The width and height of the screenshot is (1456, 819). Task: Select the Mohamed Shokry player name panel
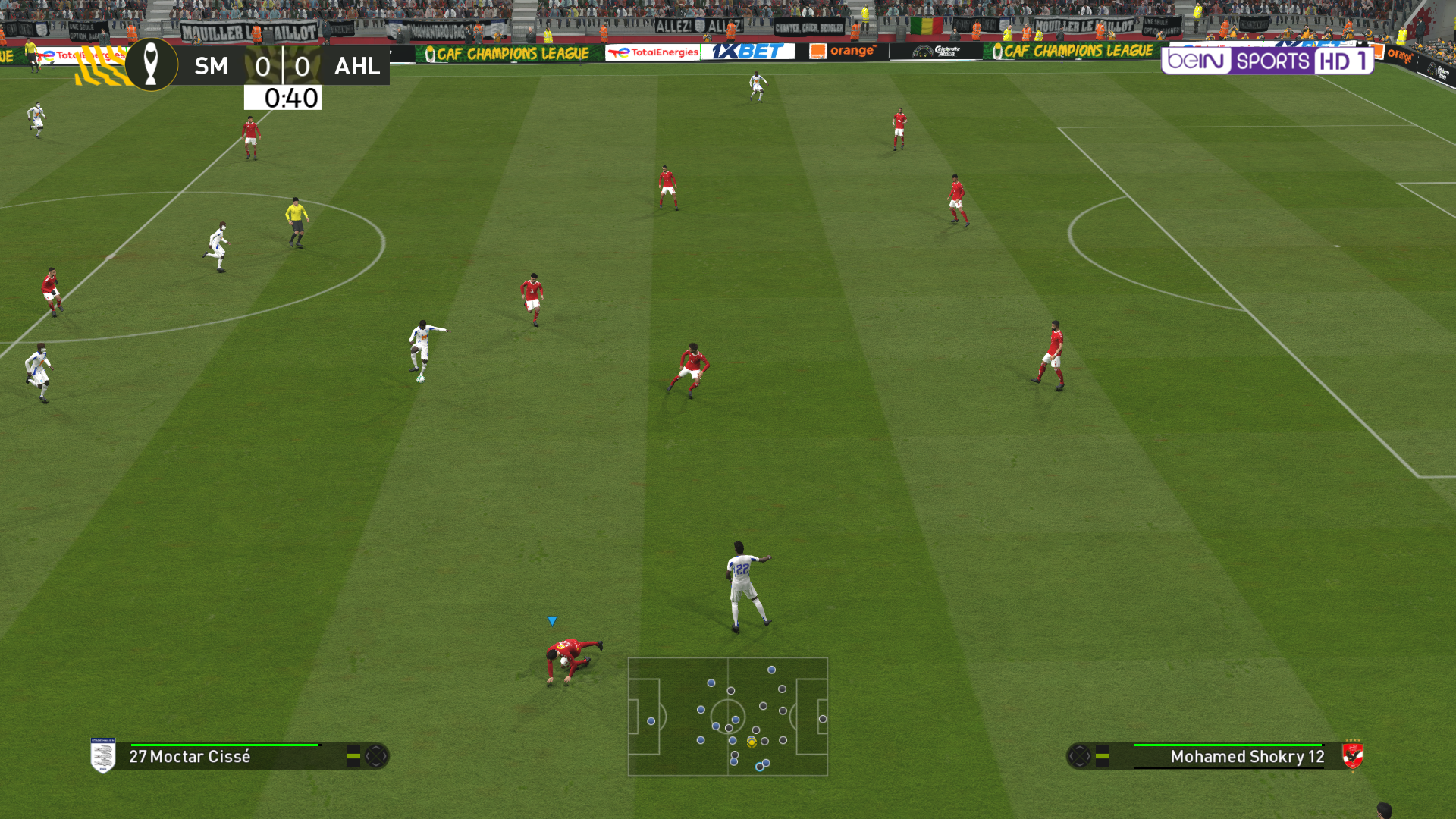click(1247, 756)
